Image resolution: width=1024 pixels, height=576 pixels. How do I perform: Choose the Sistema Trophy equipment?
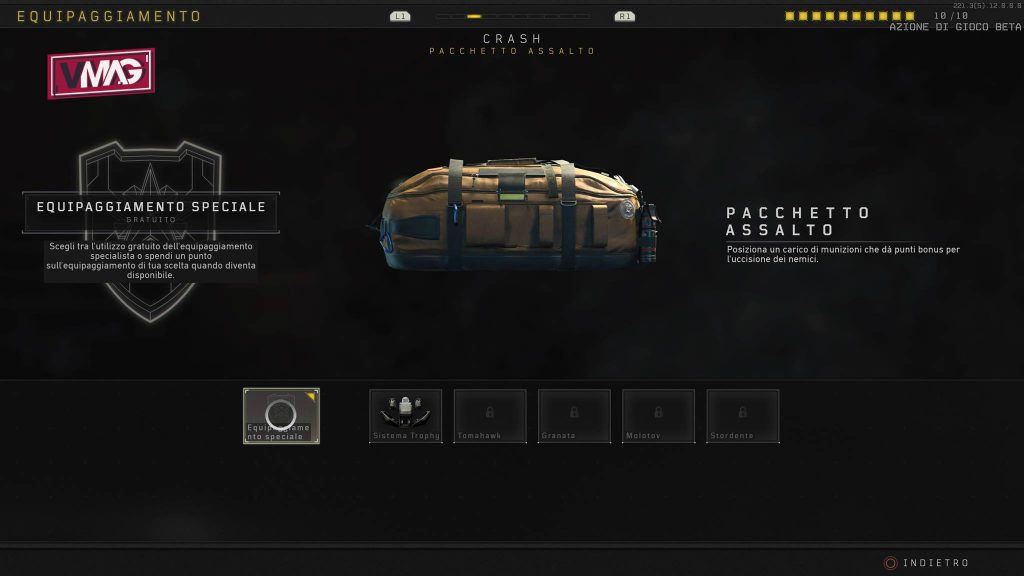pos(405,415)
